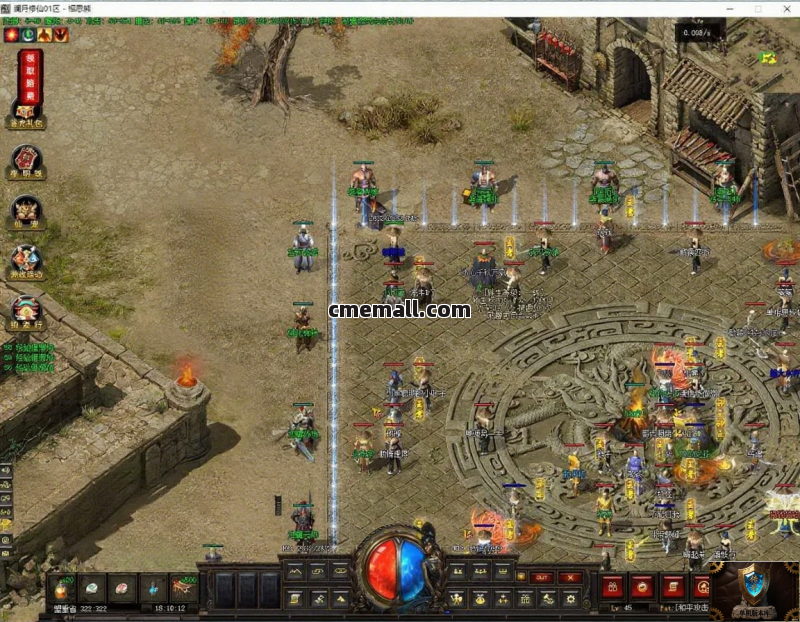Image resolution: width=800 pixels, height=622 pixels.
Task: Click the red X button beside OUT
Action: (570, 577)
